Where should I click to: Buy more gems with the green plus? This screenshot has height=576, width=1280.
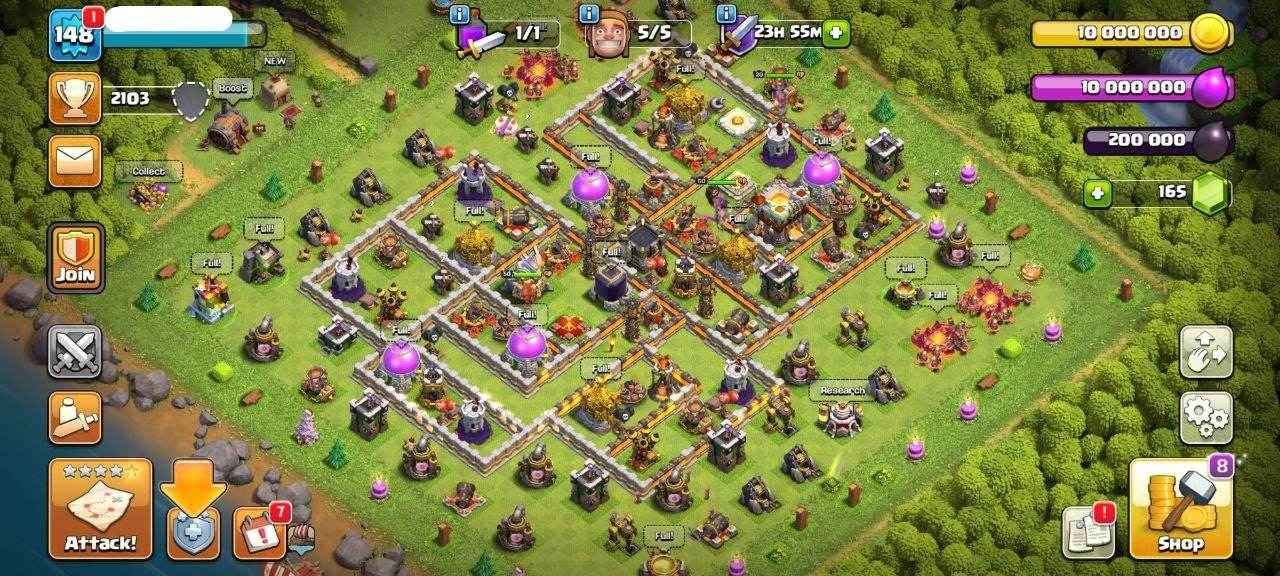point(1097,193)
